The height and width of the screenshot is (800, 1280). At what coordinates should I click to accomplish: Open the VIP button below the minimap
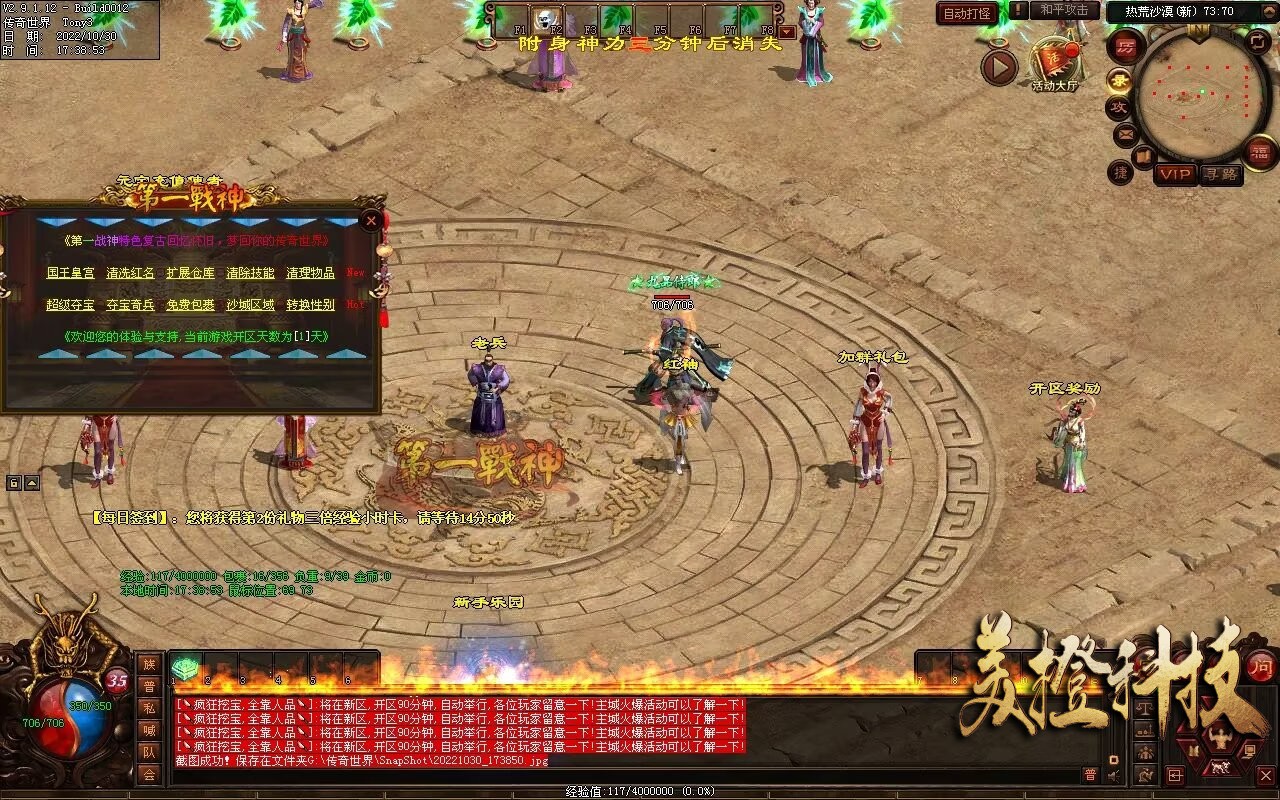tap(1175, 174)
